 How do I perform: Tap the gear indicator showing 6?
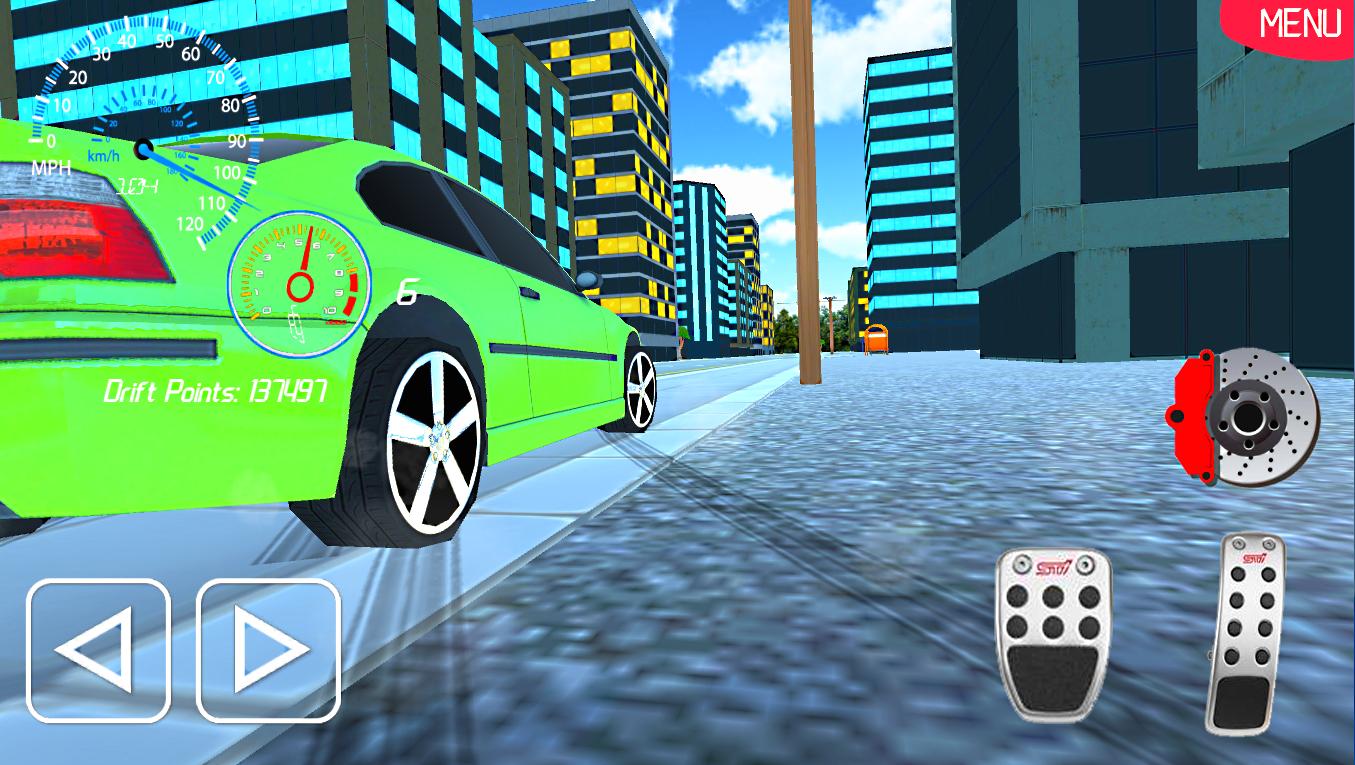click(x=405, y=289)
